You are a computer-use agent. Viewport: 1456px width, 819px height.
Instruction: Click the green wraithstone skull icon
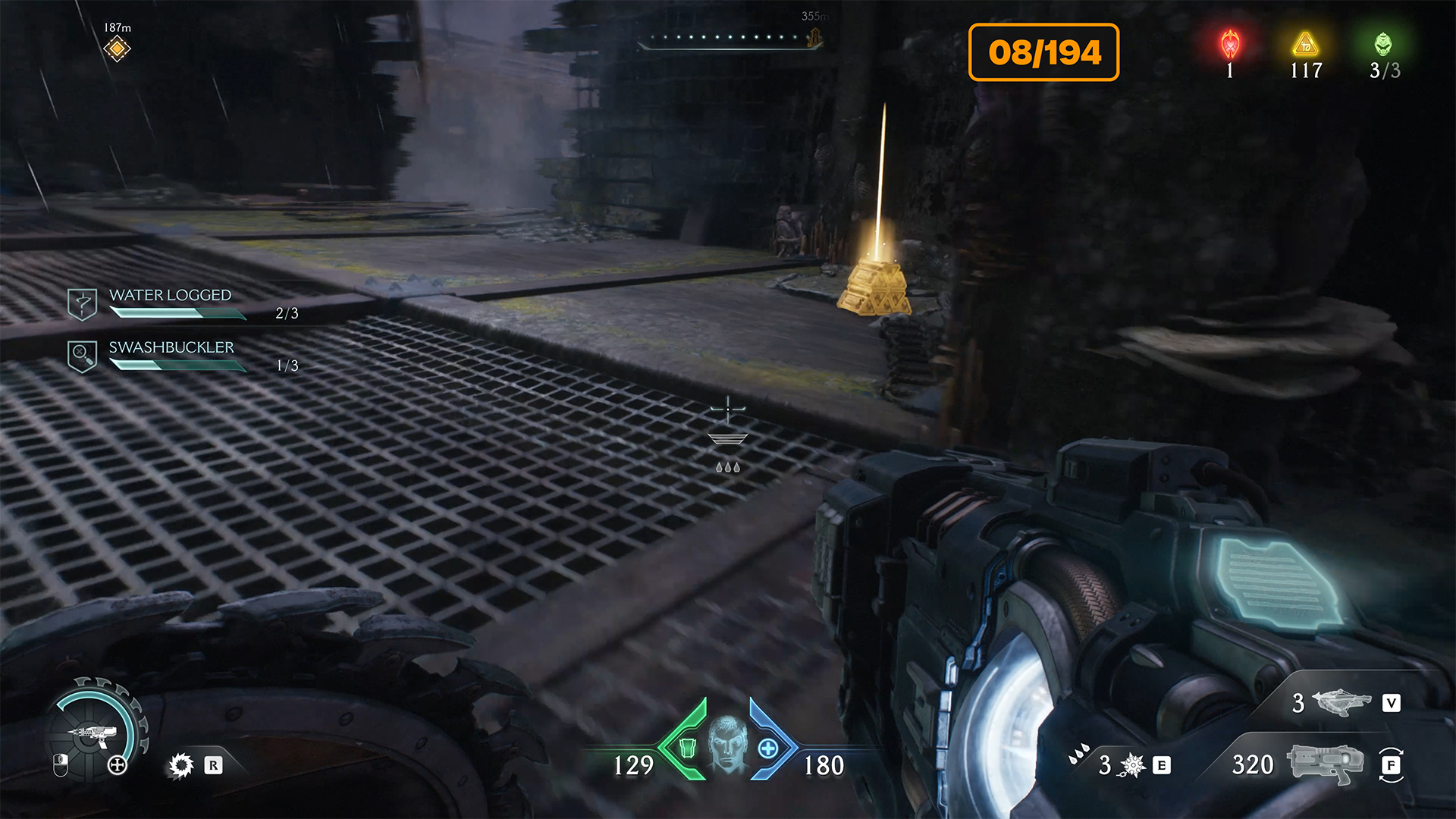pyautogui.click(x=1383, y=45)
